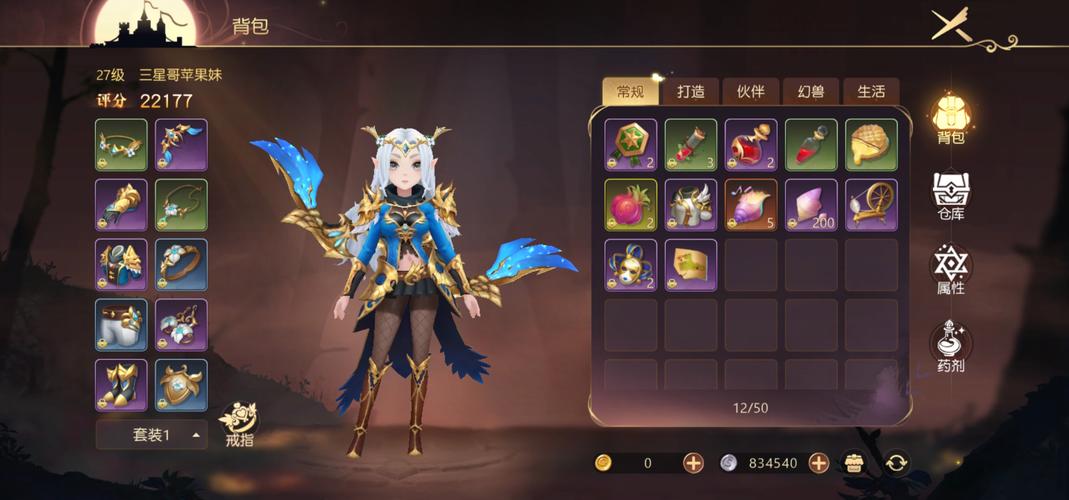Select the masquerade mask item slot
The image size is (1069, 500).
[631, 265]
